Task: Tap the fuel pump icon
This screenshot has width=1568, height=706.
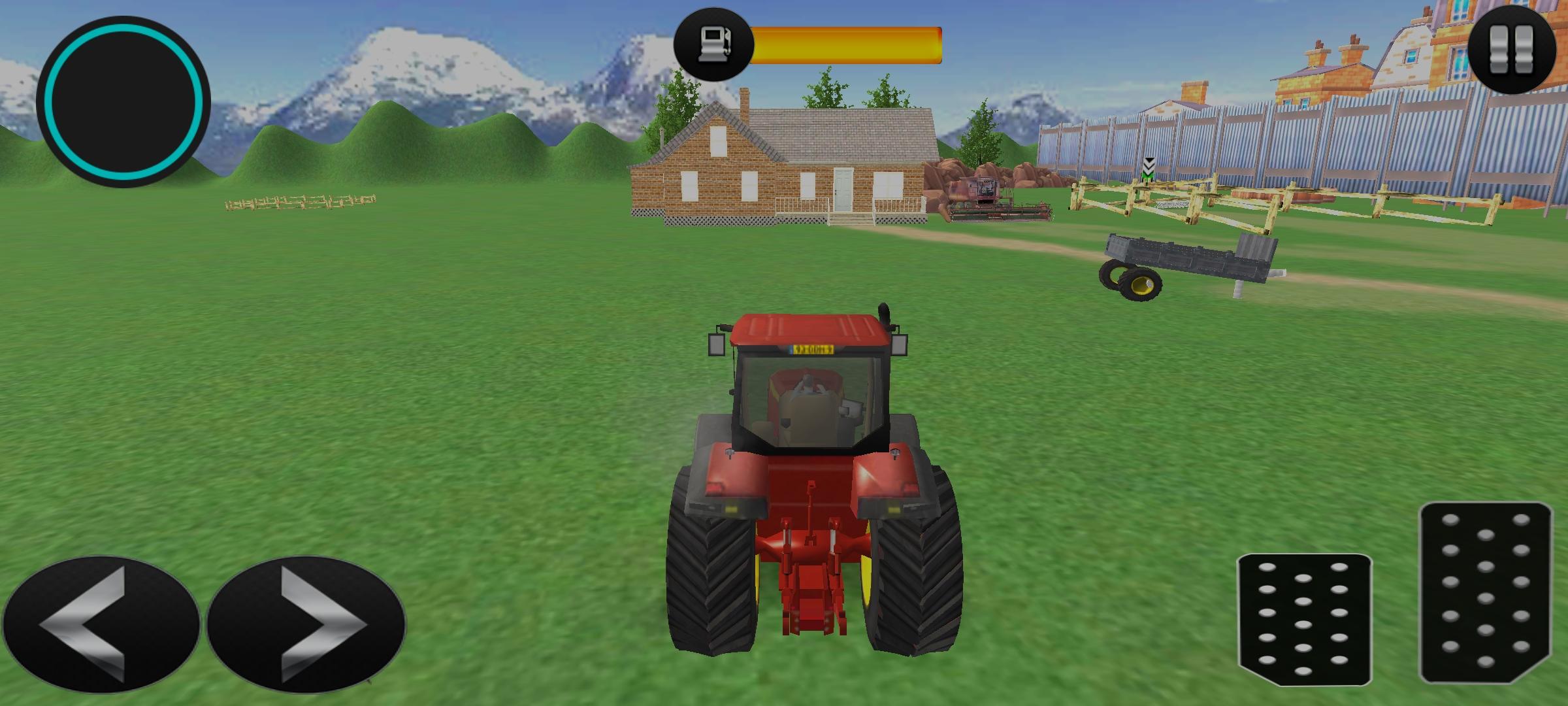Action: [x=715, y=41]
